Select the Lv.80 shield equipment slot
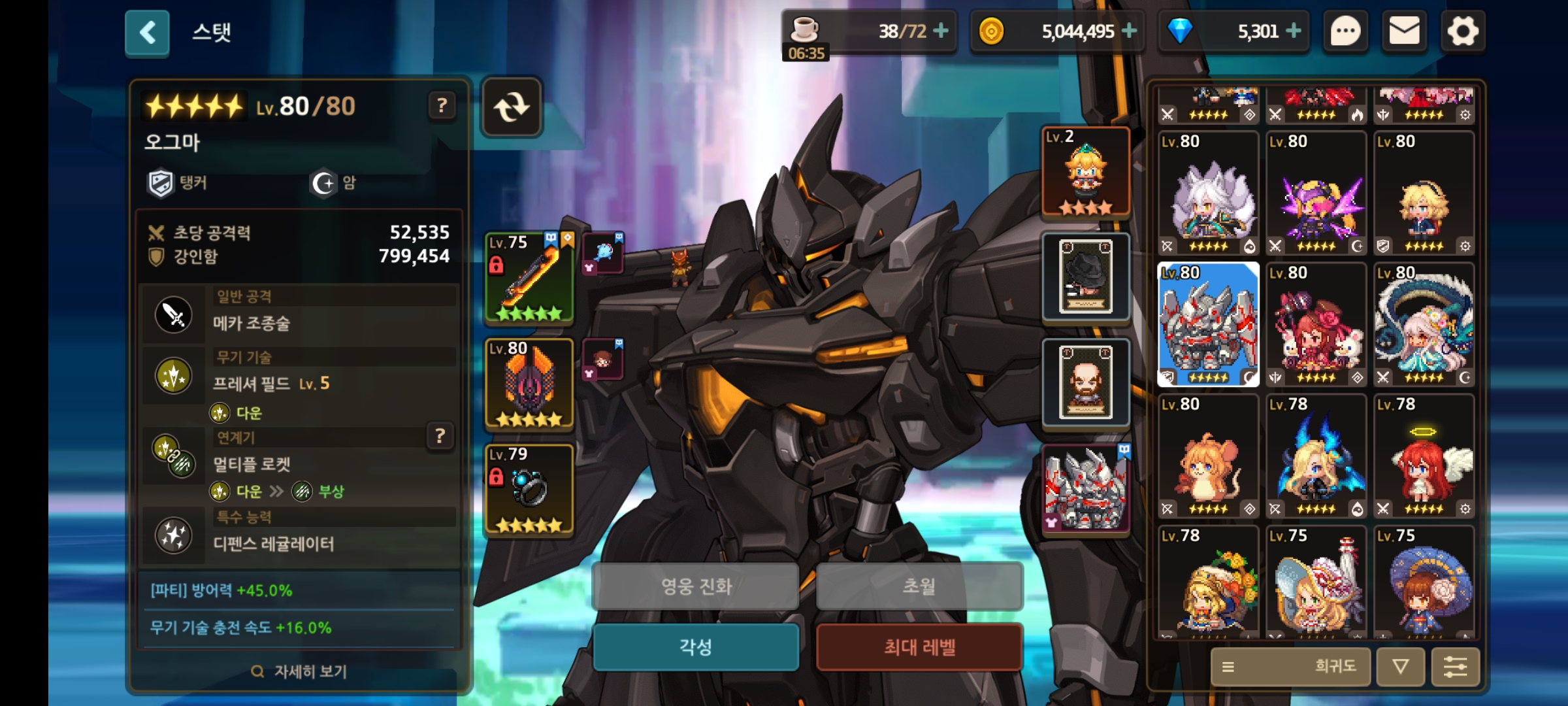 529,384
